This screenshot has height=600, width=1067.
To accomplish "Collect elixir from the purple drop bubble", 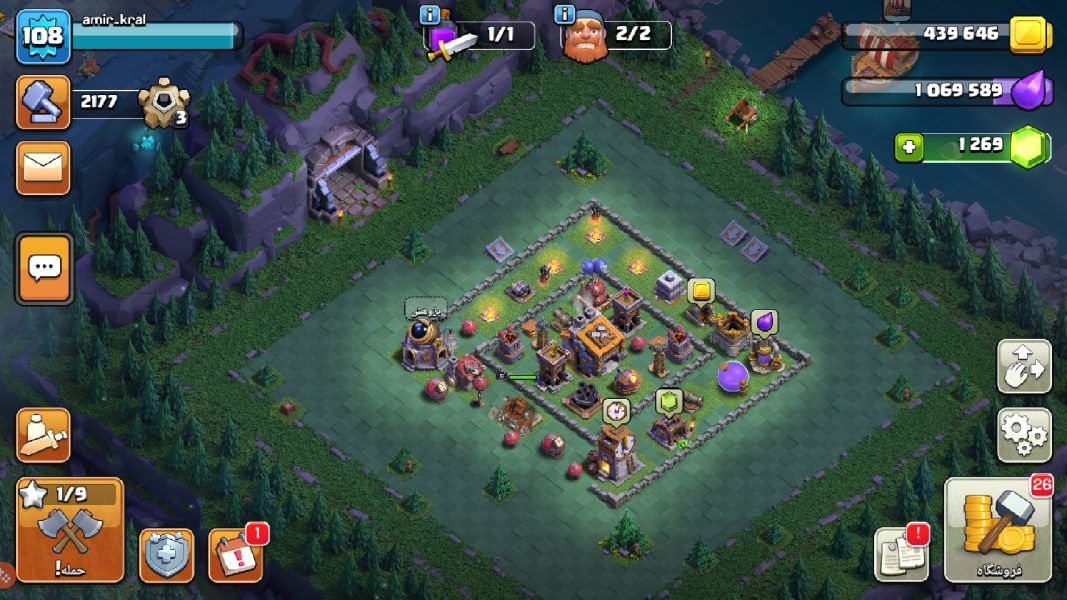I will 764,322.
